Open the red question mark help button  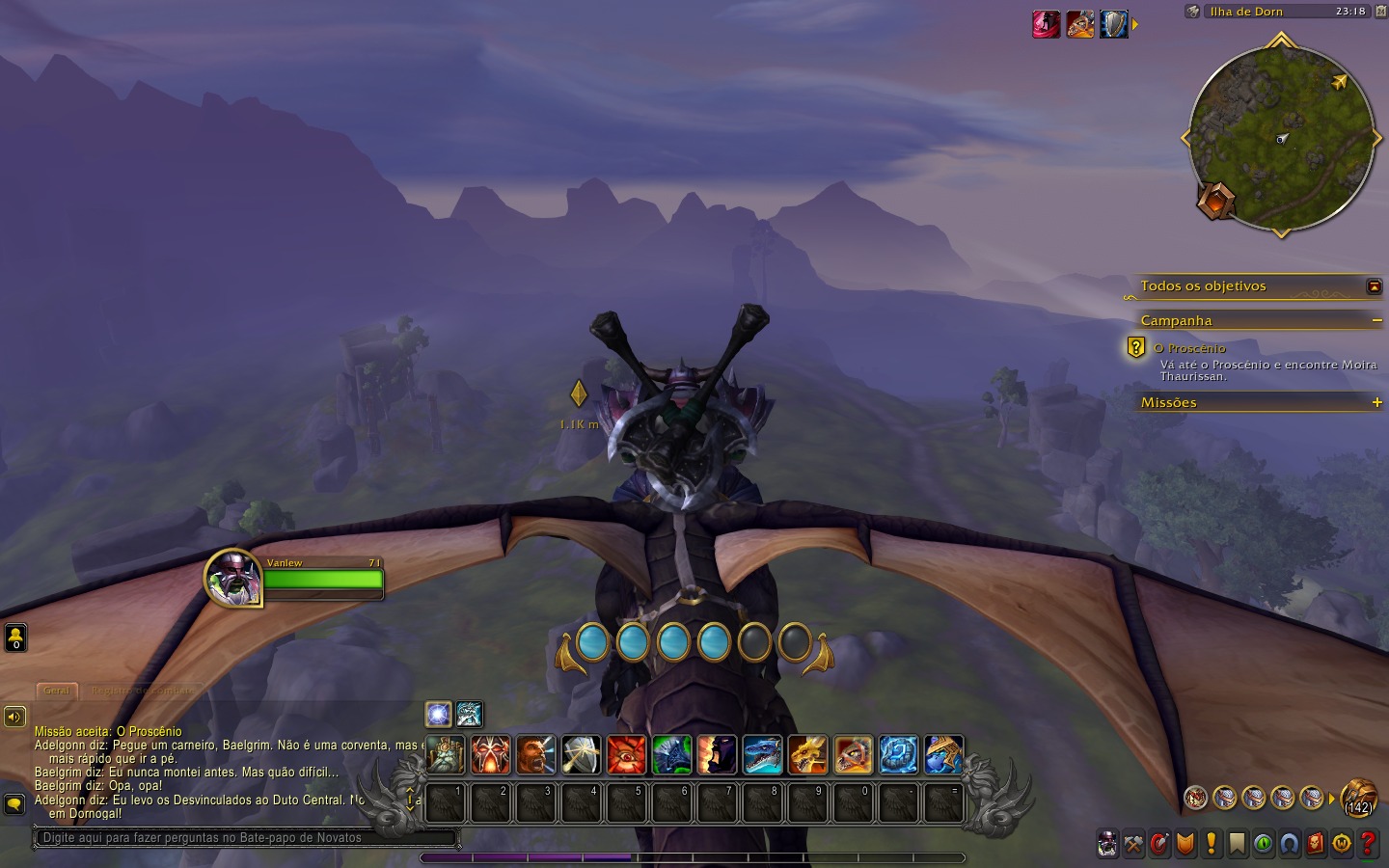coord(1367,844)
